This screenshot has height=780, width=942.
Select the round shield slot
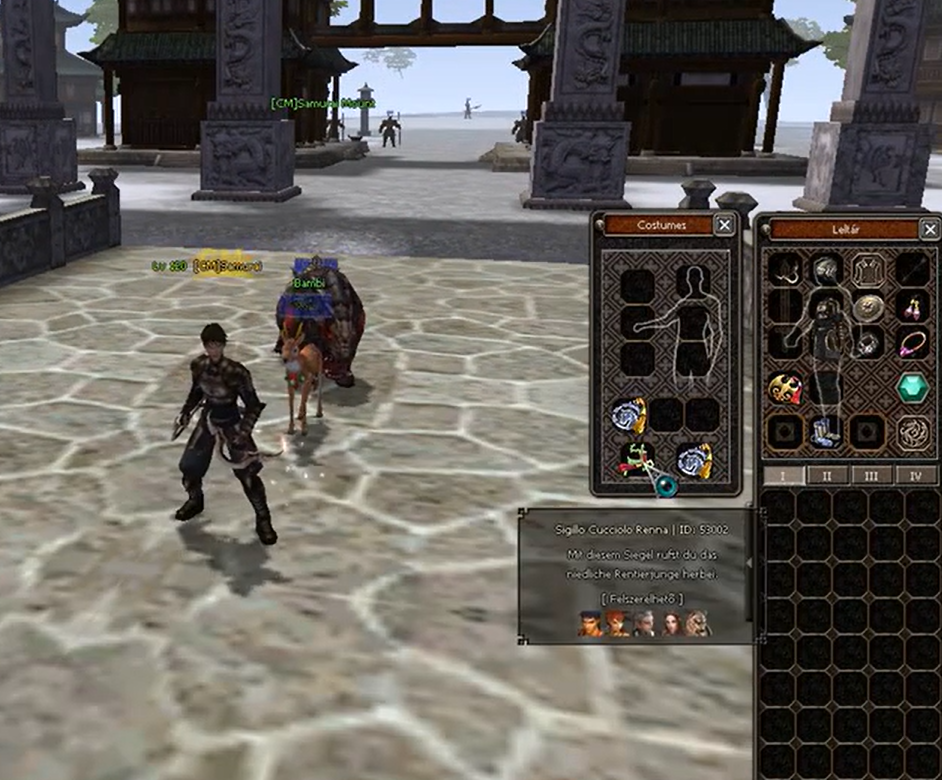click(868, 307)
